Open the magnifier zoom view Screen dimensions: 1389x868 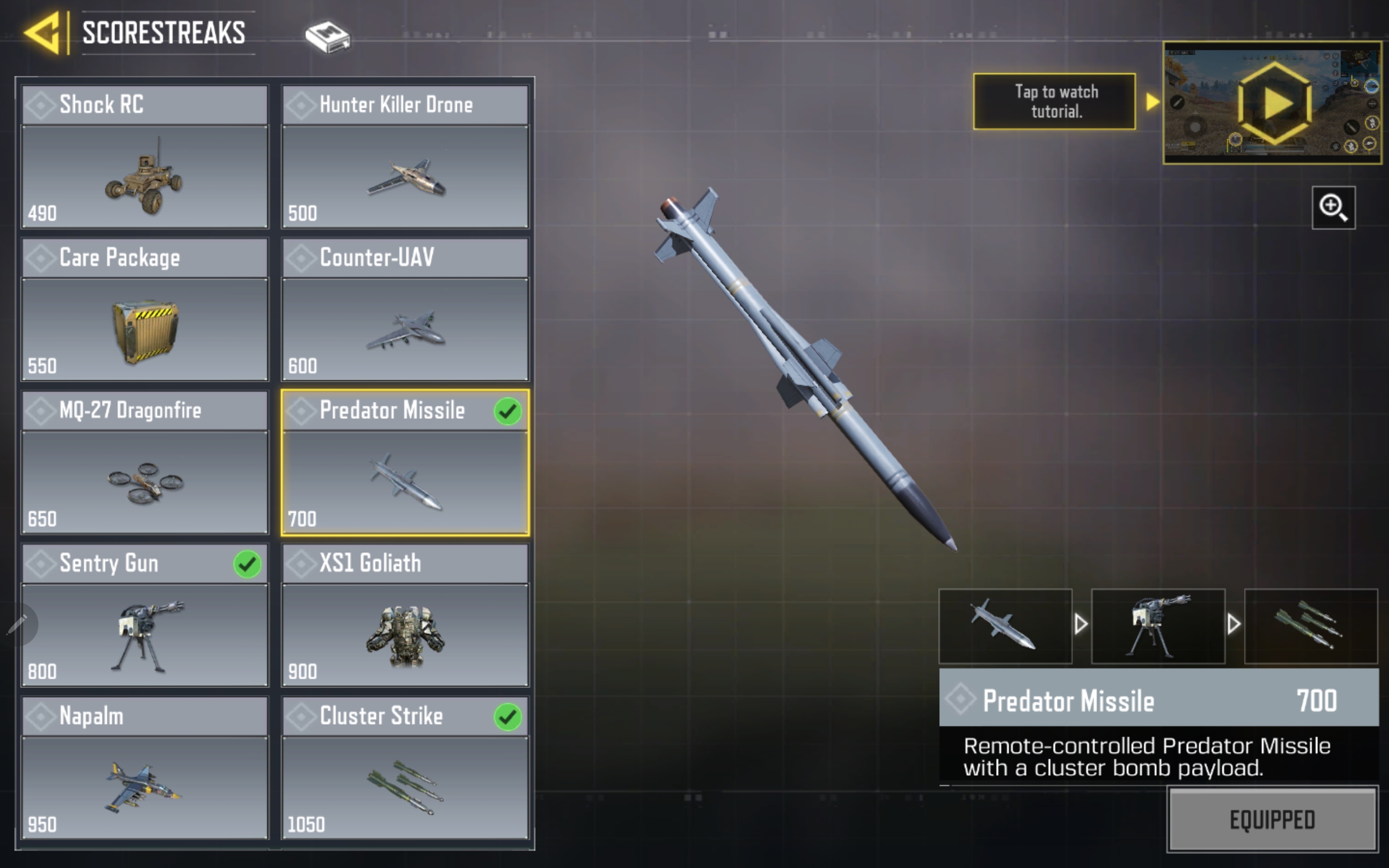pyautogui.click(x=1333, y=207)
